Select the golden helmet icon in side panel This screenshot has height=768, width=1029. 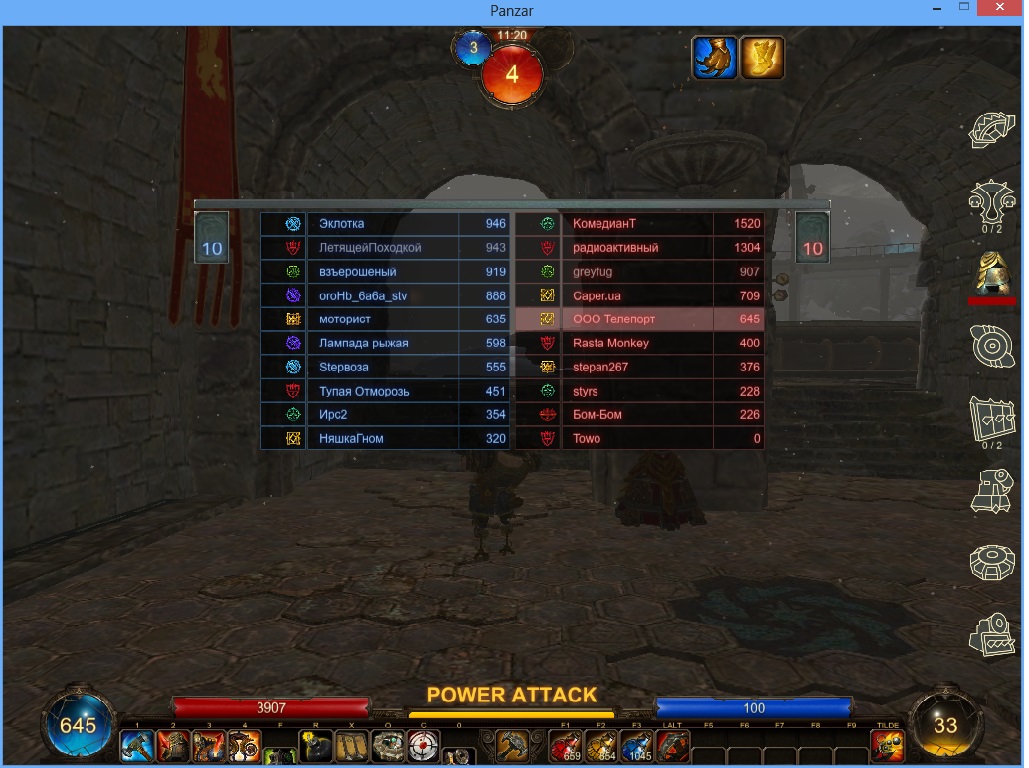pyautogui.click(x=991, y=272)
